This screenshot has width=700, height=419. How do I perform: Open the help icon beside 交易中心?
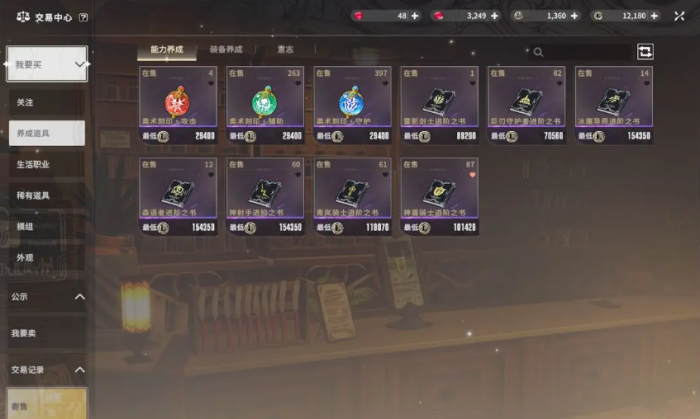(x=82, y=17)
